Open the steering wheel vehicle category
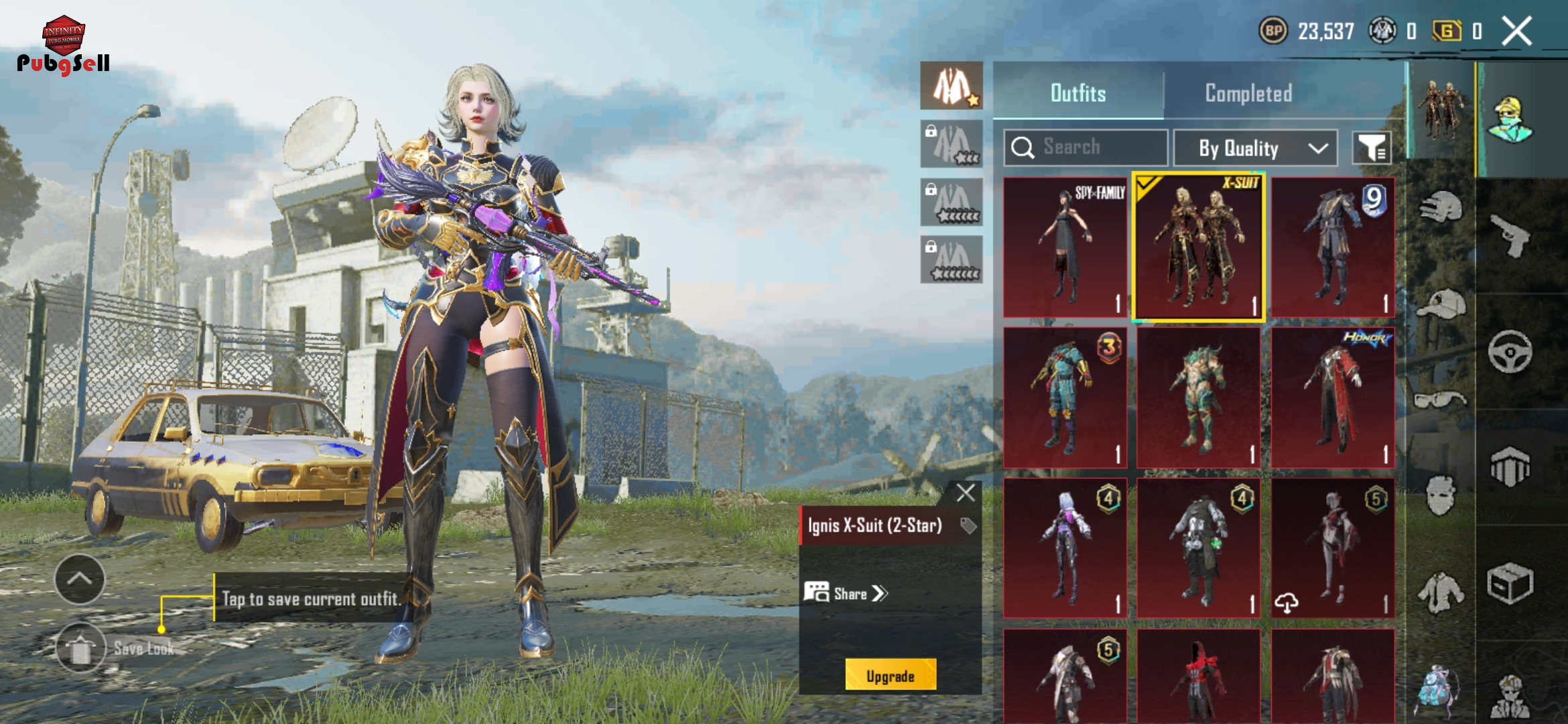Screen dimensions: 1568x724 pos(1510,351)
